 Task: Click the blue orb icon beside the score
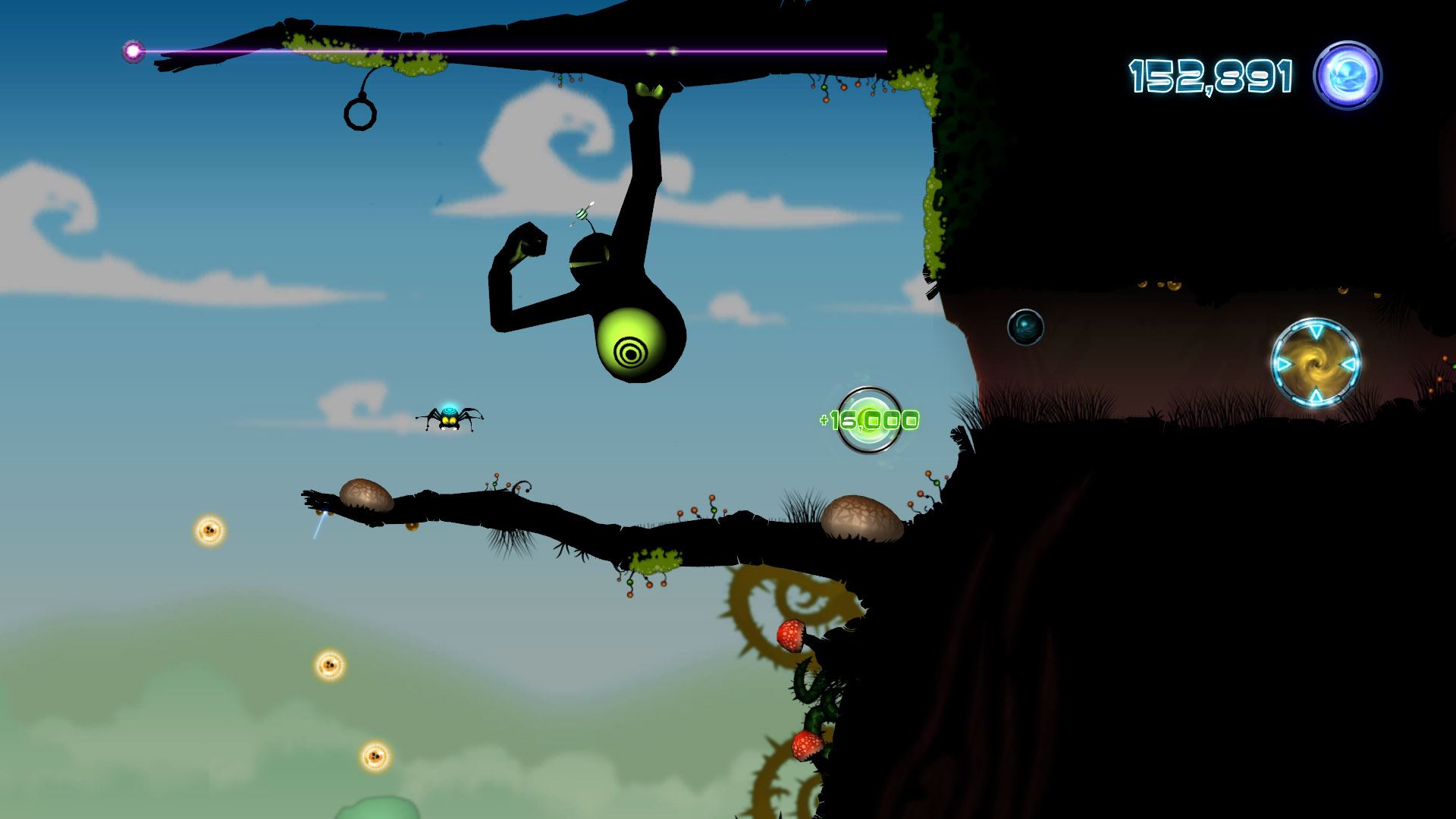[1348, 76]
